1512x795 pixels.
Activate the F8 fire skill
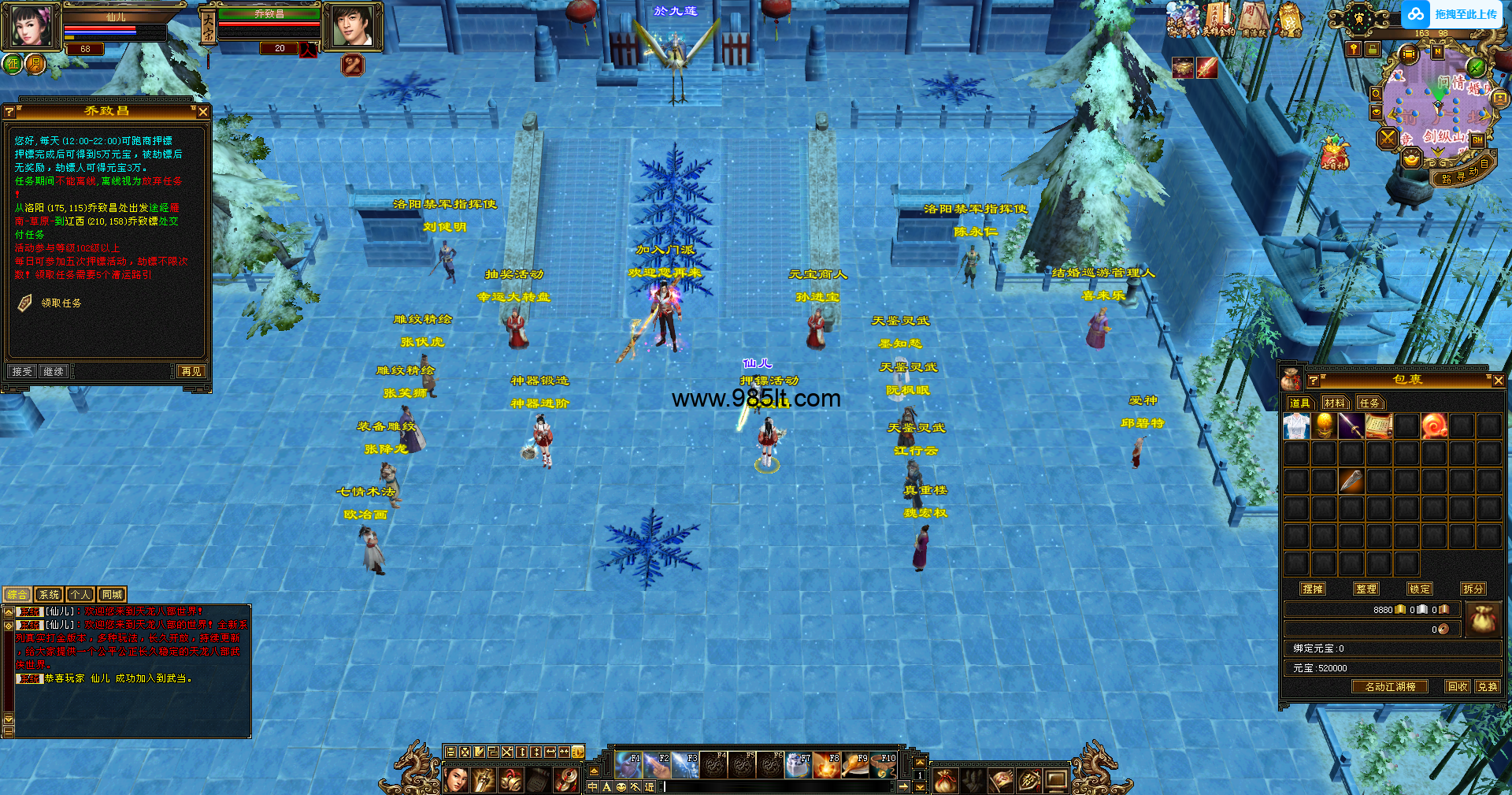coord(827,765)
